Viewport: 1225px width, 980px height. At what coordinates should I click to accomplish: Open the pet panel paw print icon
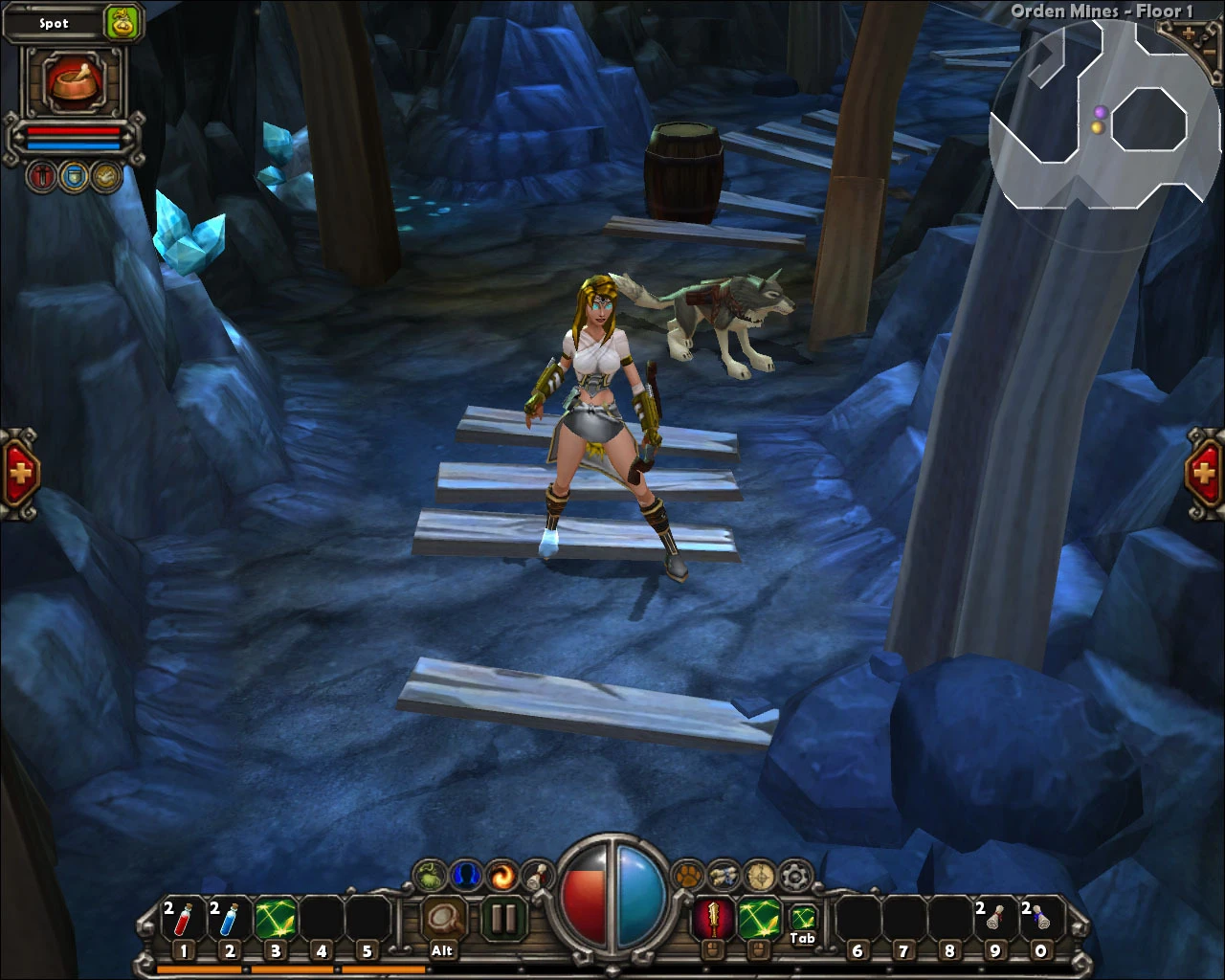point(688,874)
